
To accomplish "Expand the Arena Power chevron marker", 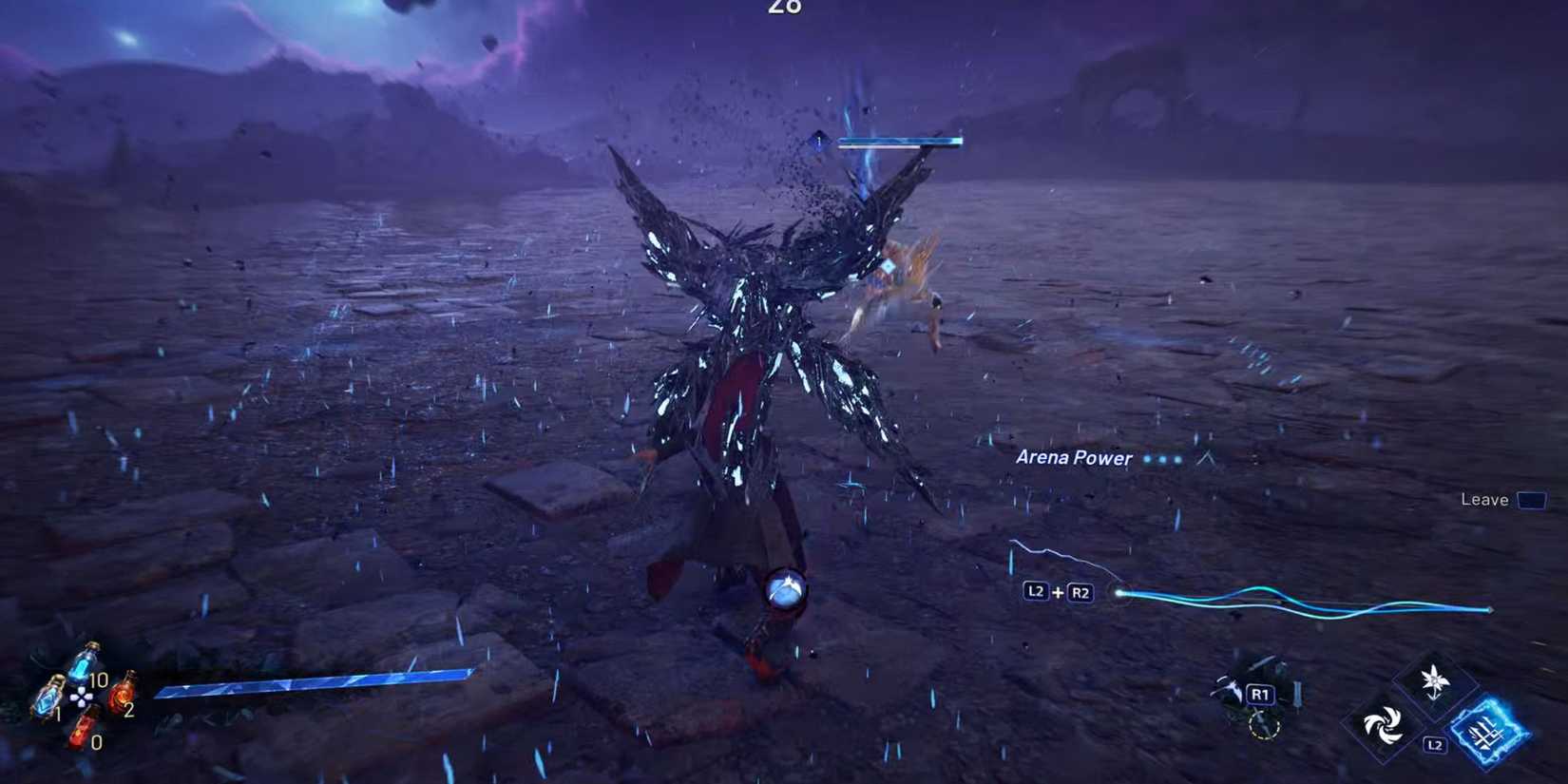I will (1204, 458).
